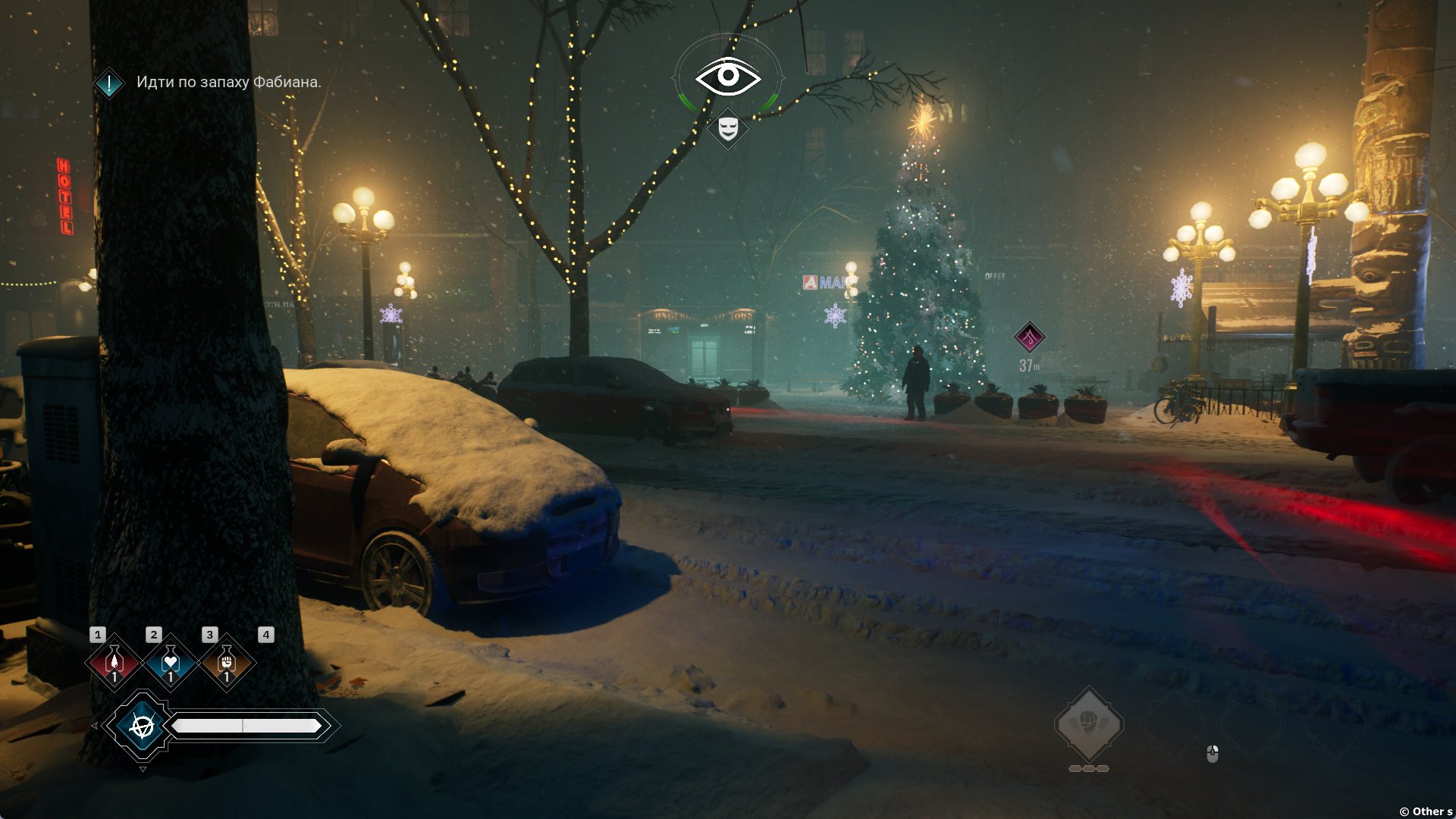The height and width of the screenshot is (819, 1456).
Task: Click the pink waypoint marker showing 37m
Action: [x=1030, y=337]
